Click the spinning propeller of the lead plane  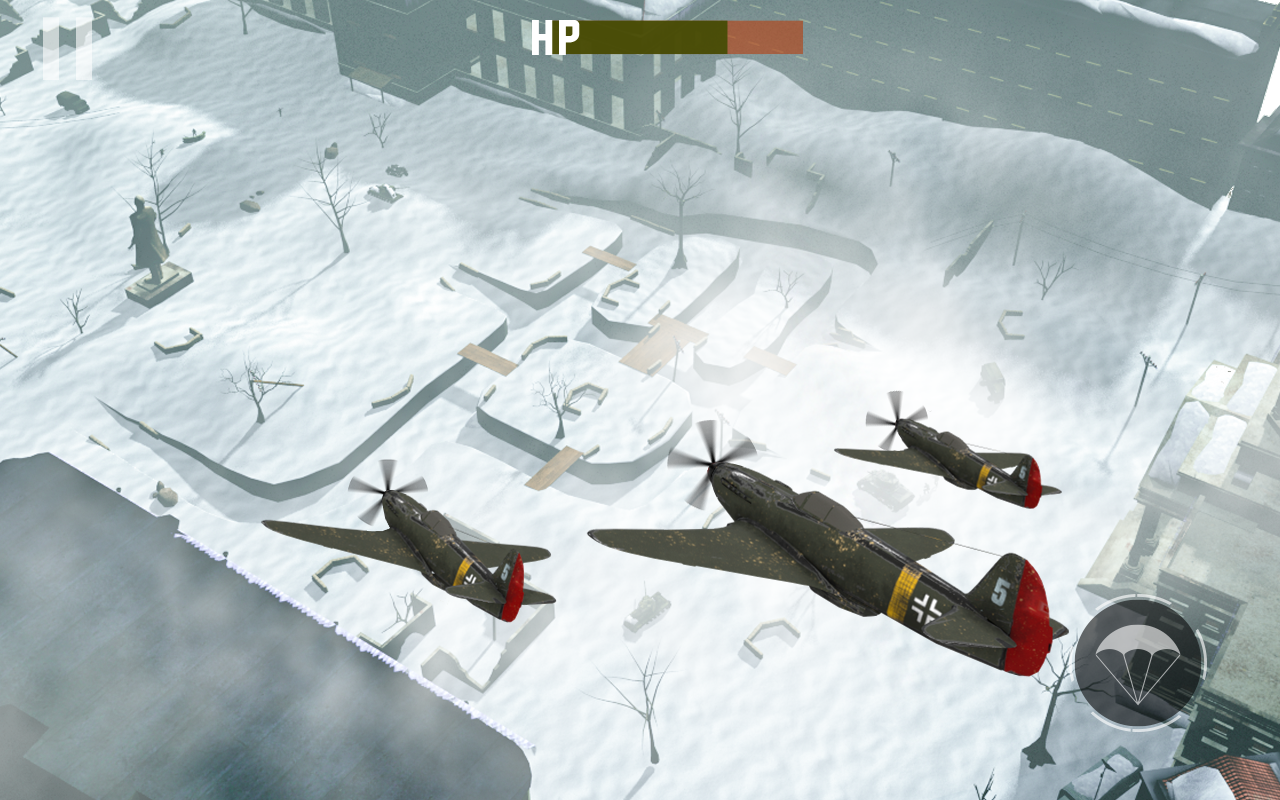710,462
